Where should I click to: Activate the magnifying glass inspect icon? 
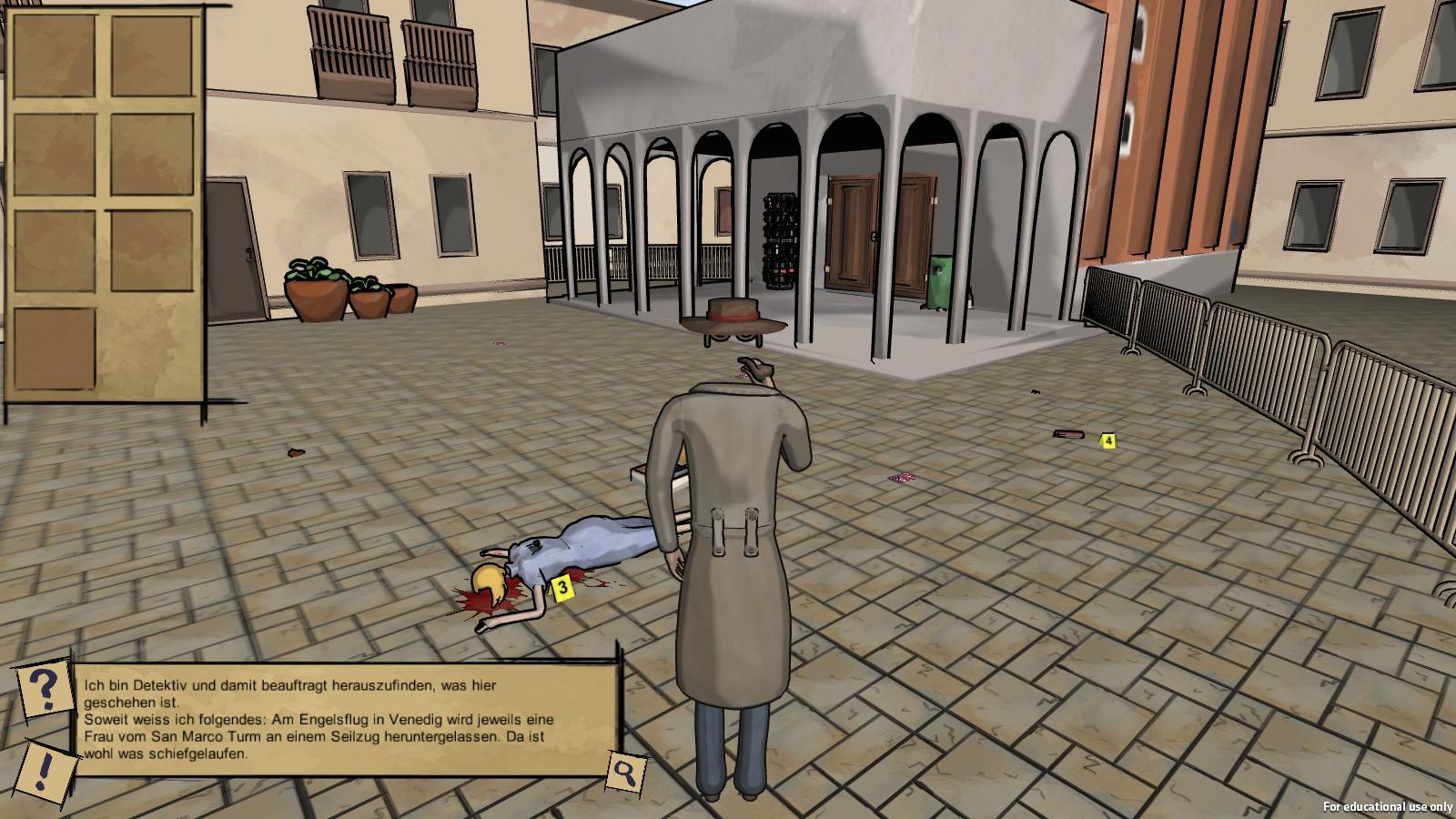(626, 773)
